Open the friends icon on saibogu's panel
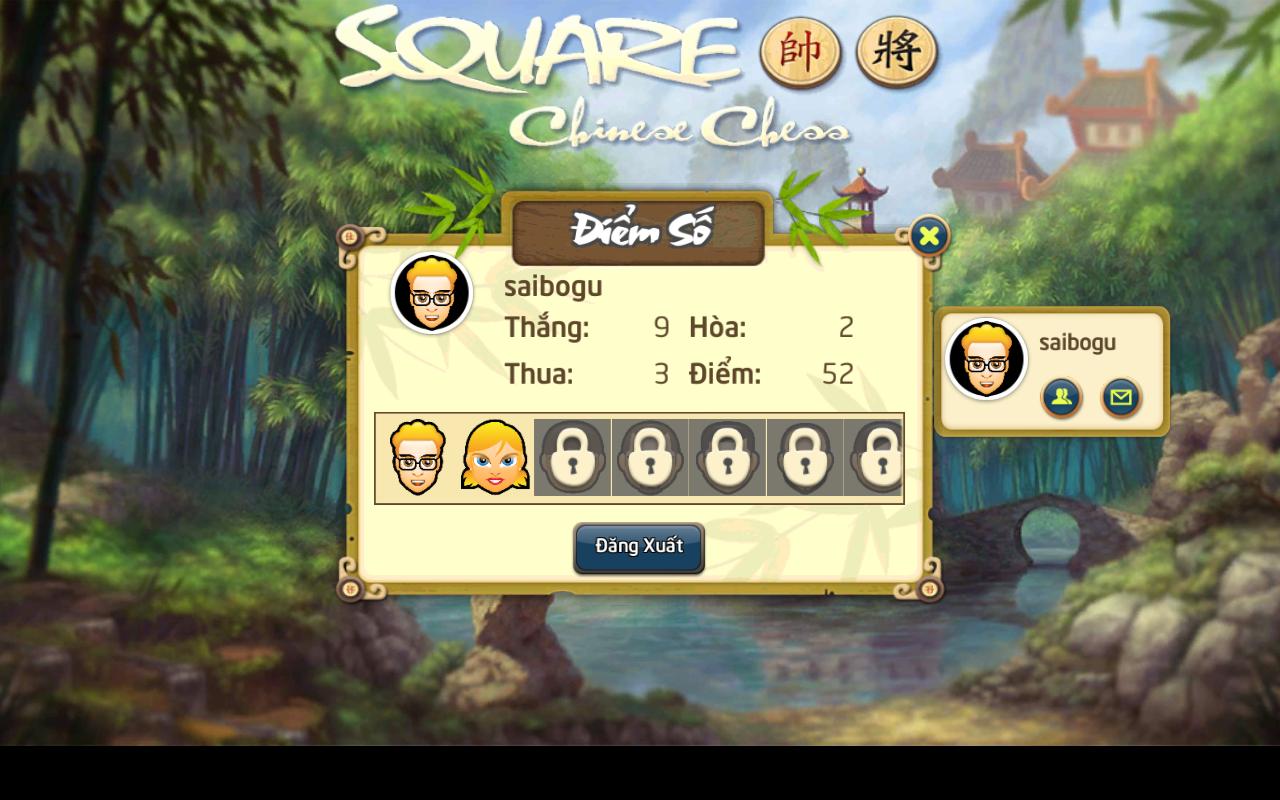1280x800 pixels. 1062,397
